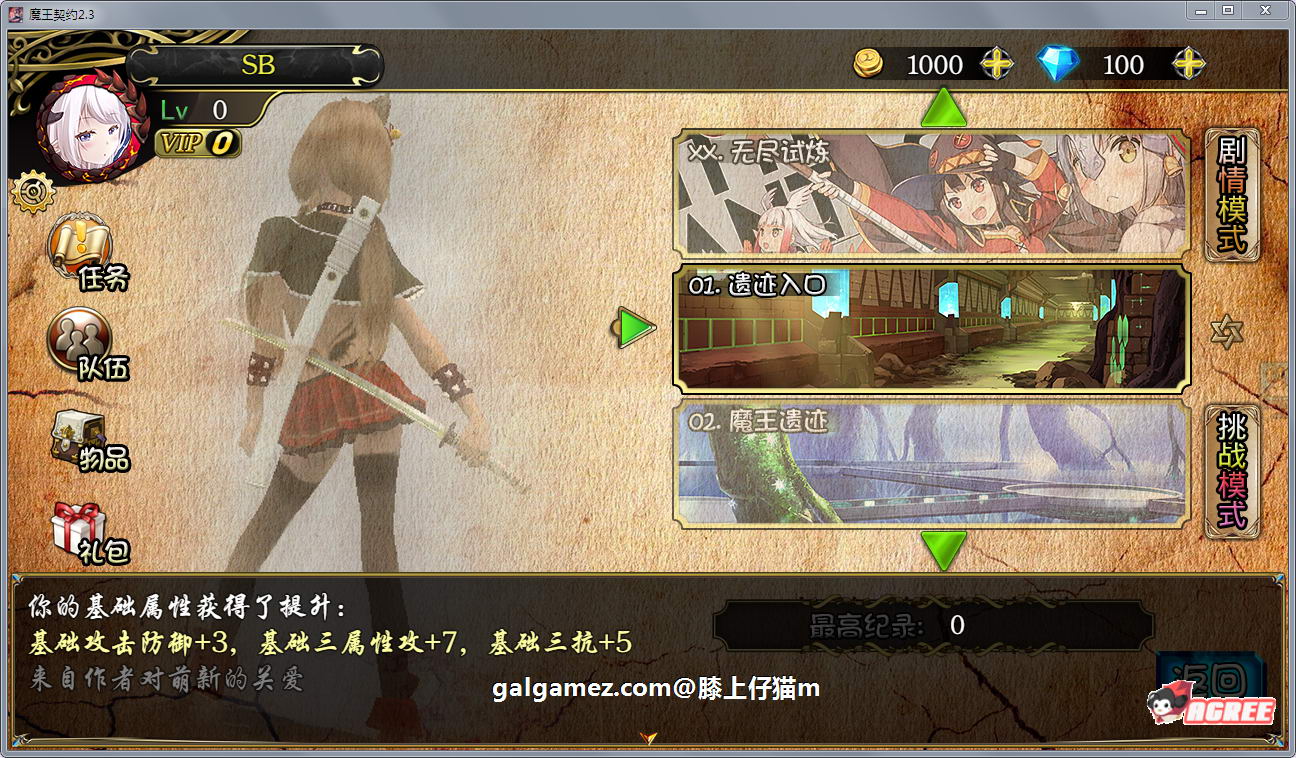Click the VIP 0 badge
The height and width of the screenshot is (758, 1296).
coord(196,145)
